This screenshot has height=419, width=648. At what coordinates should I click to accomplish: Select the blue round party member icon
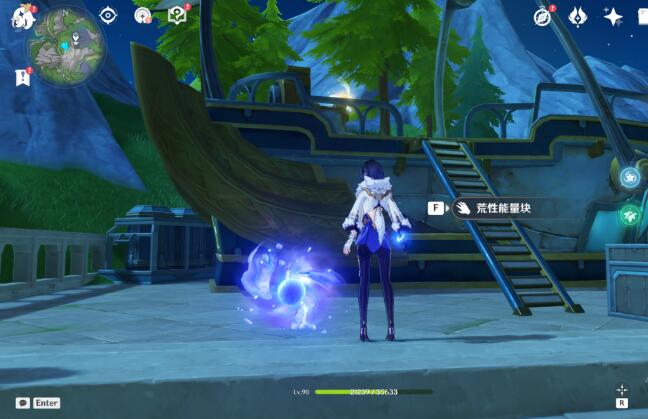(x=629, y=178)
